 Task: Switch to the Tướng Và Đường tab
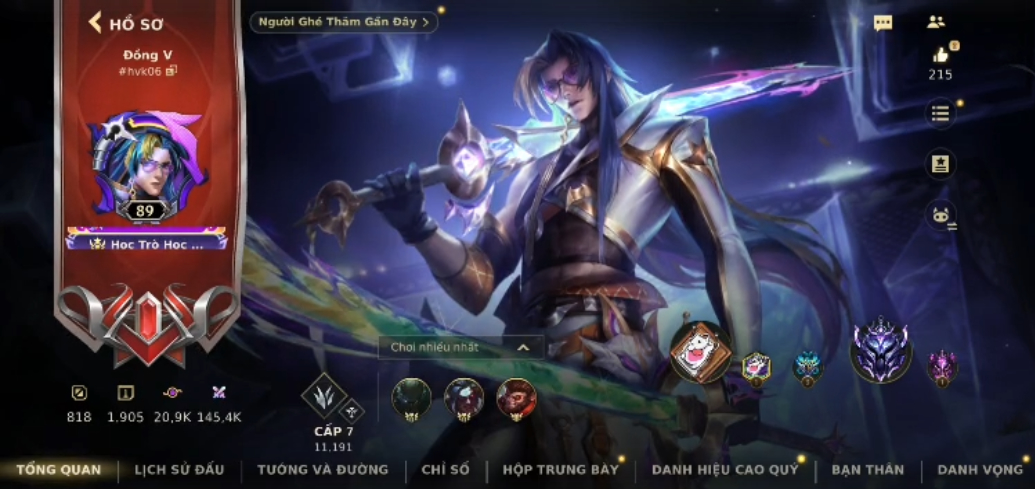322,469
